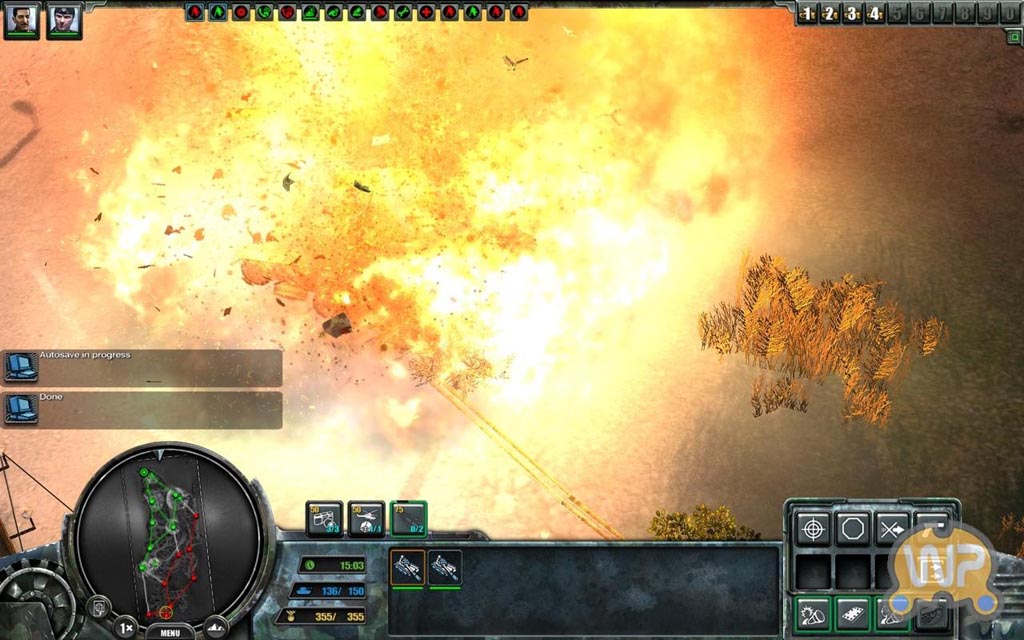
Task: Click the crossed-arrows move command
Action: pyautogui.click(x=892, y=528)
